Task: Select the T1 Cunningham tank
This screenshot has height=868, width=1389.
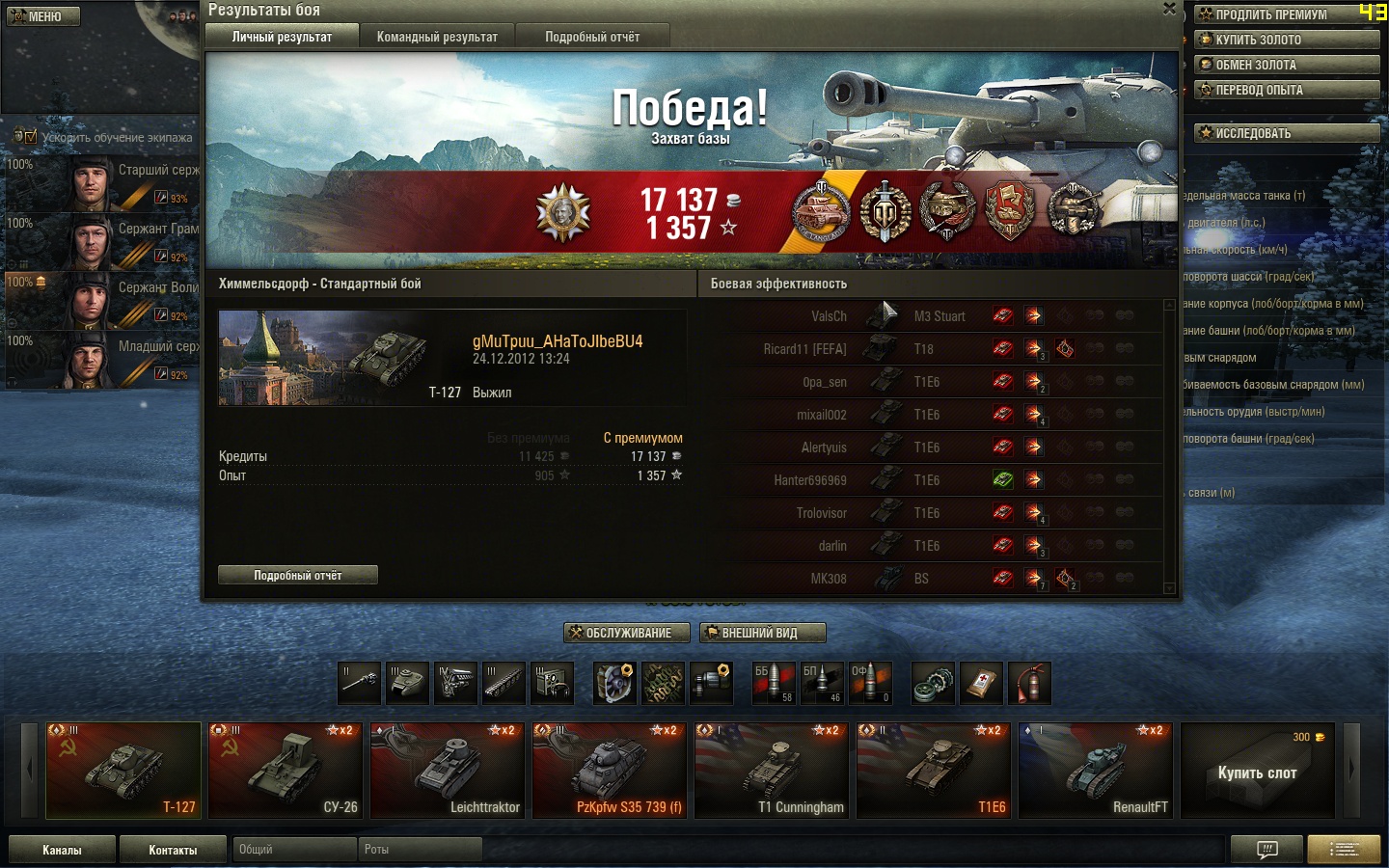Action: [772, 771]
